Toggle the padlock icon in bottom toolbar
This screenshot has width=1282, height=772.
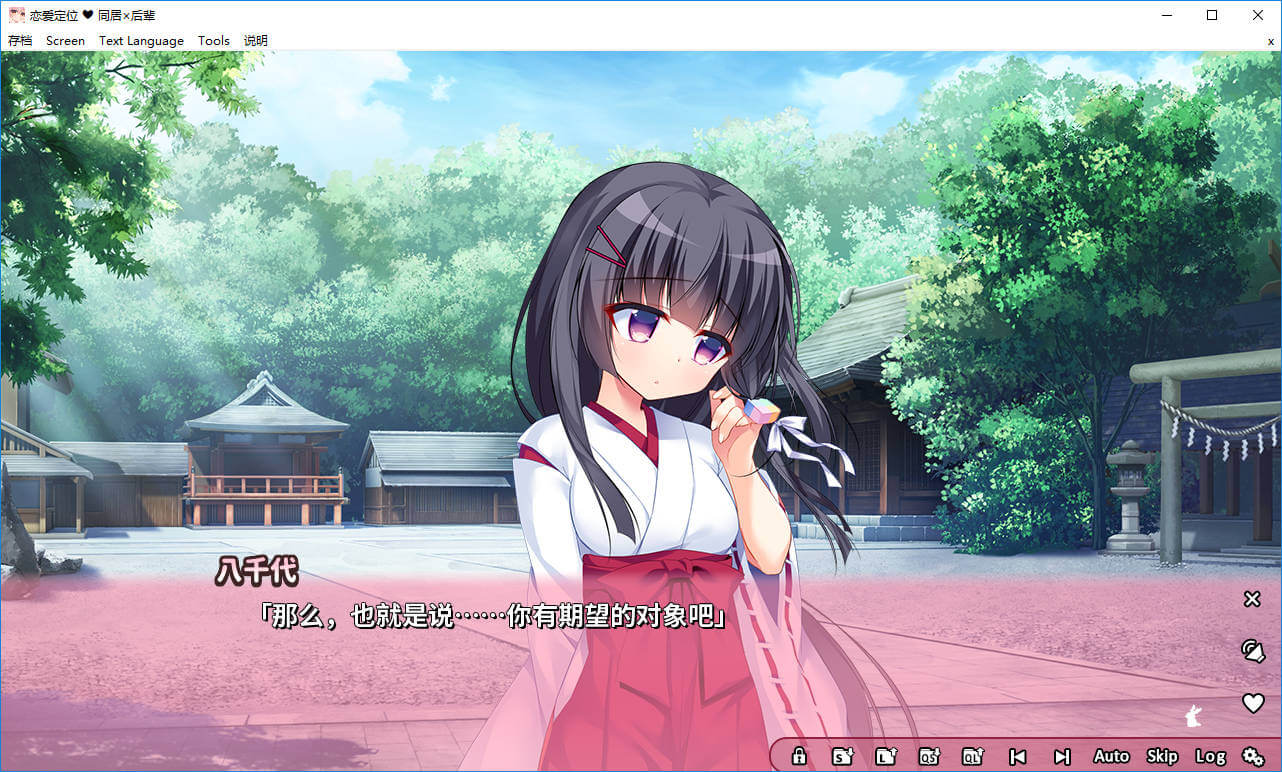coord(799,756)
